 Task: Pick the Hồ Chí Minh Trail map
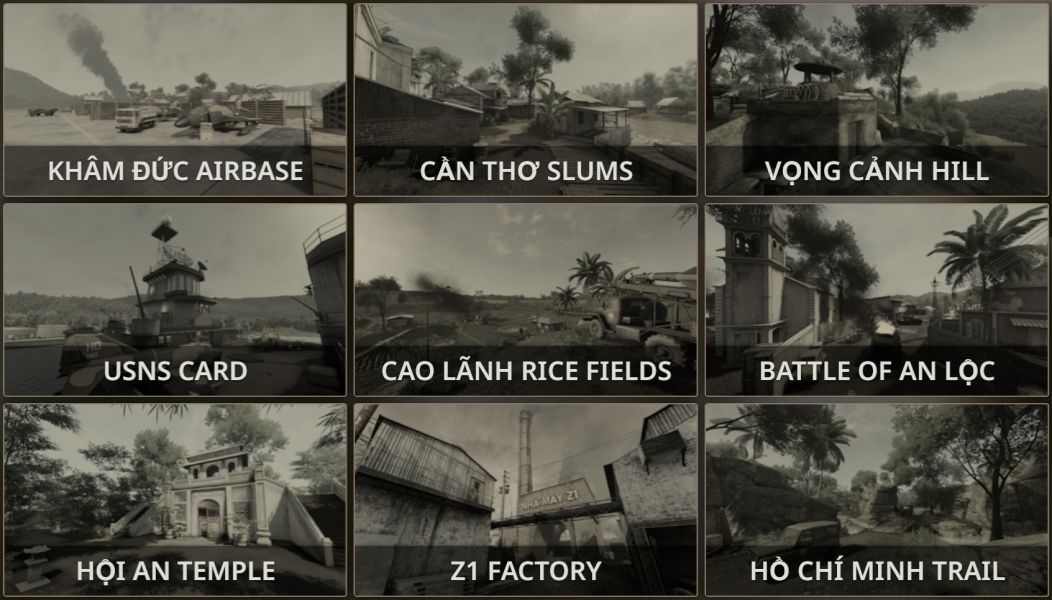click(877, 500)
